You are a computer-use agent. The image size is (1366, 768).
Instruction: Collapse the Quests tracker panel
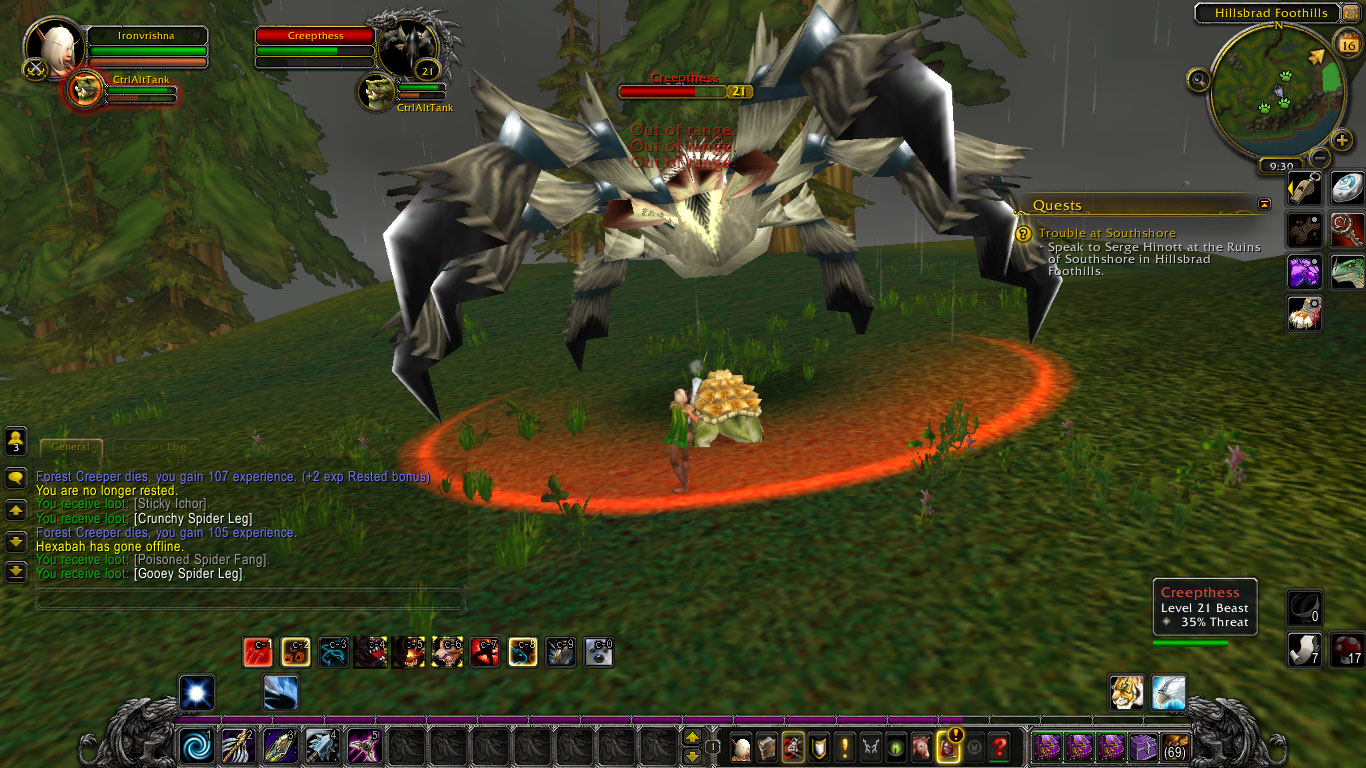[x=1265, y=204]
